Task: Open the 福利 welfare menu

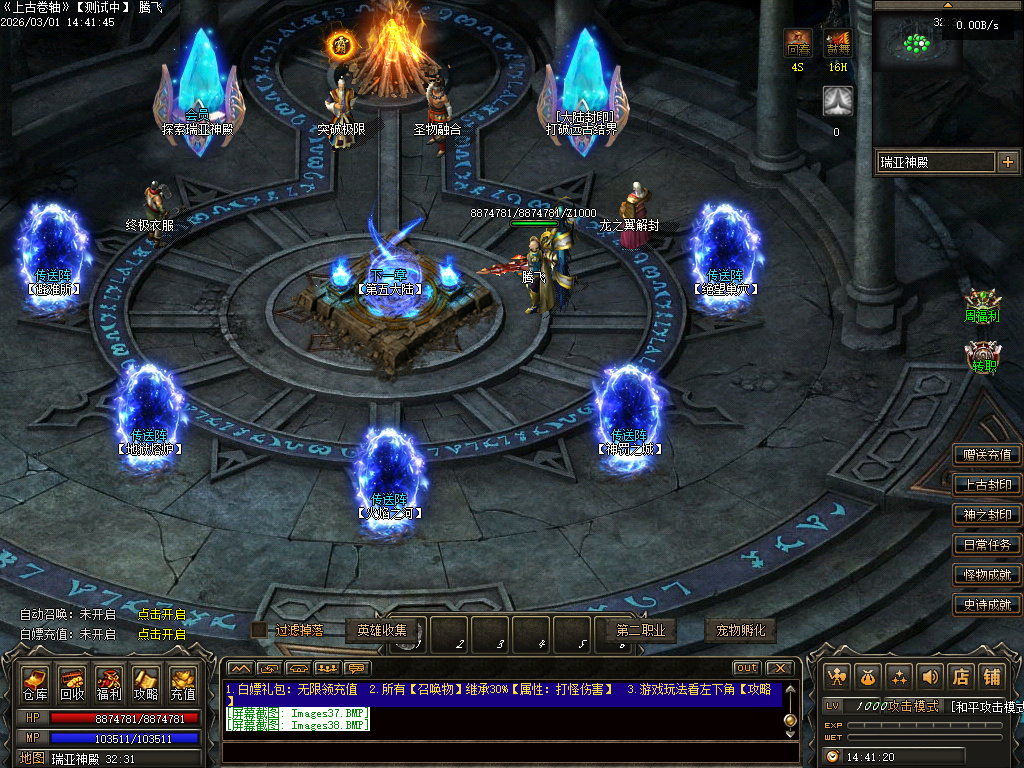Action: pyautogui.click(x=109, y=683)
